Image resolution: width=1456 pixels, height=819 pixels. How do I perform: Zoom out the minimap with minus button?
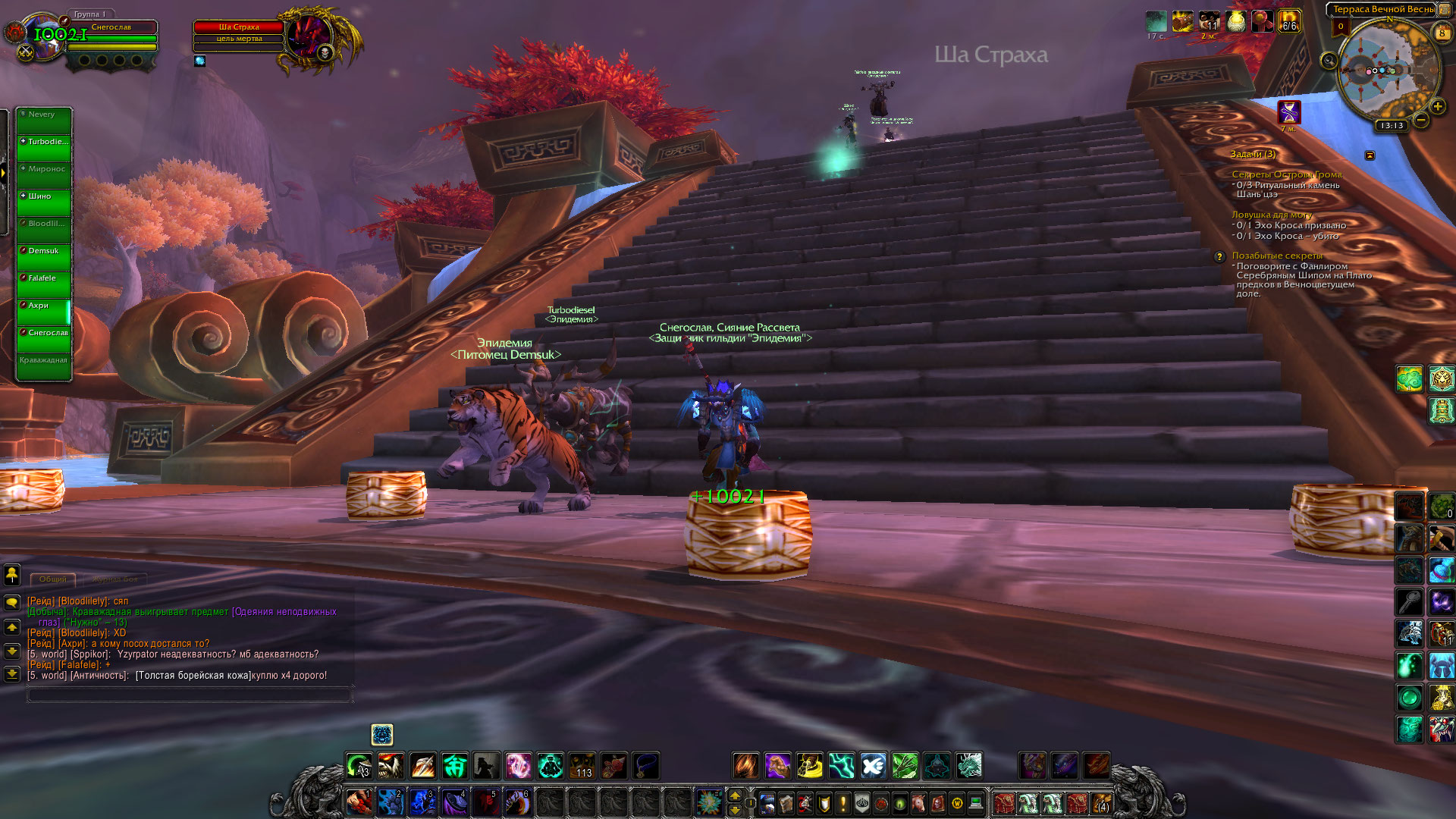[1421, 120]
